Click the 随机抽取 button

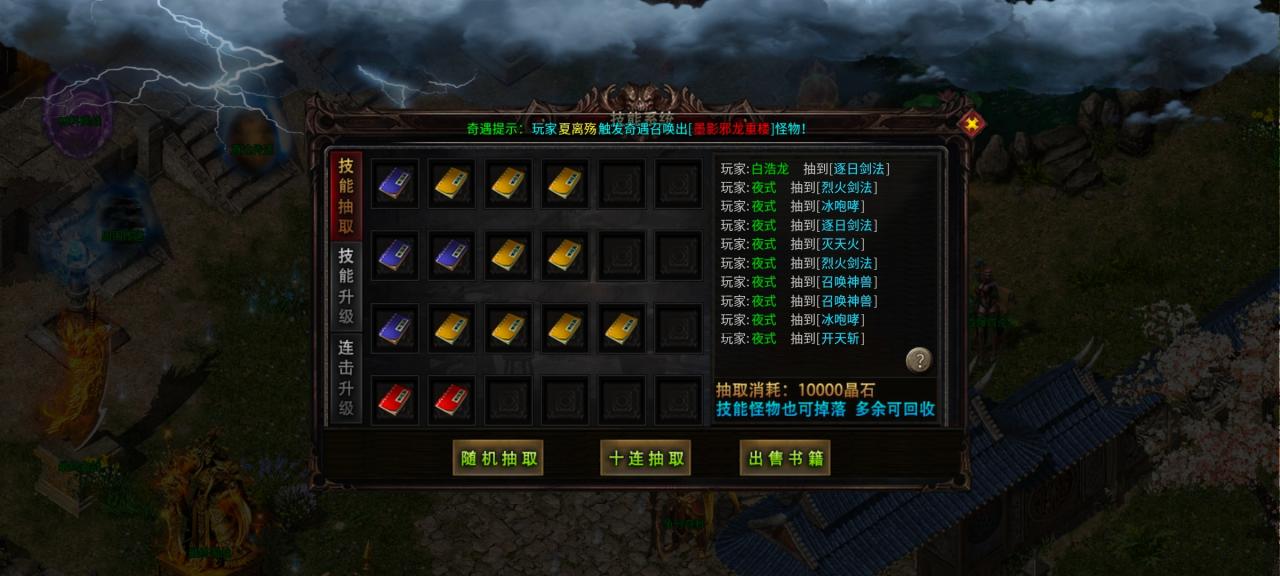[x=498, y=458]
